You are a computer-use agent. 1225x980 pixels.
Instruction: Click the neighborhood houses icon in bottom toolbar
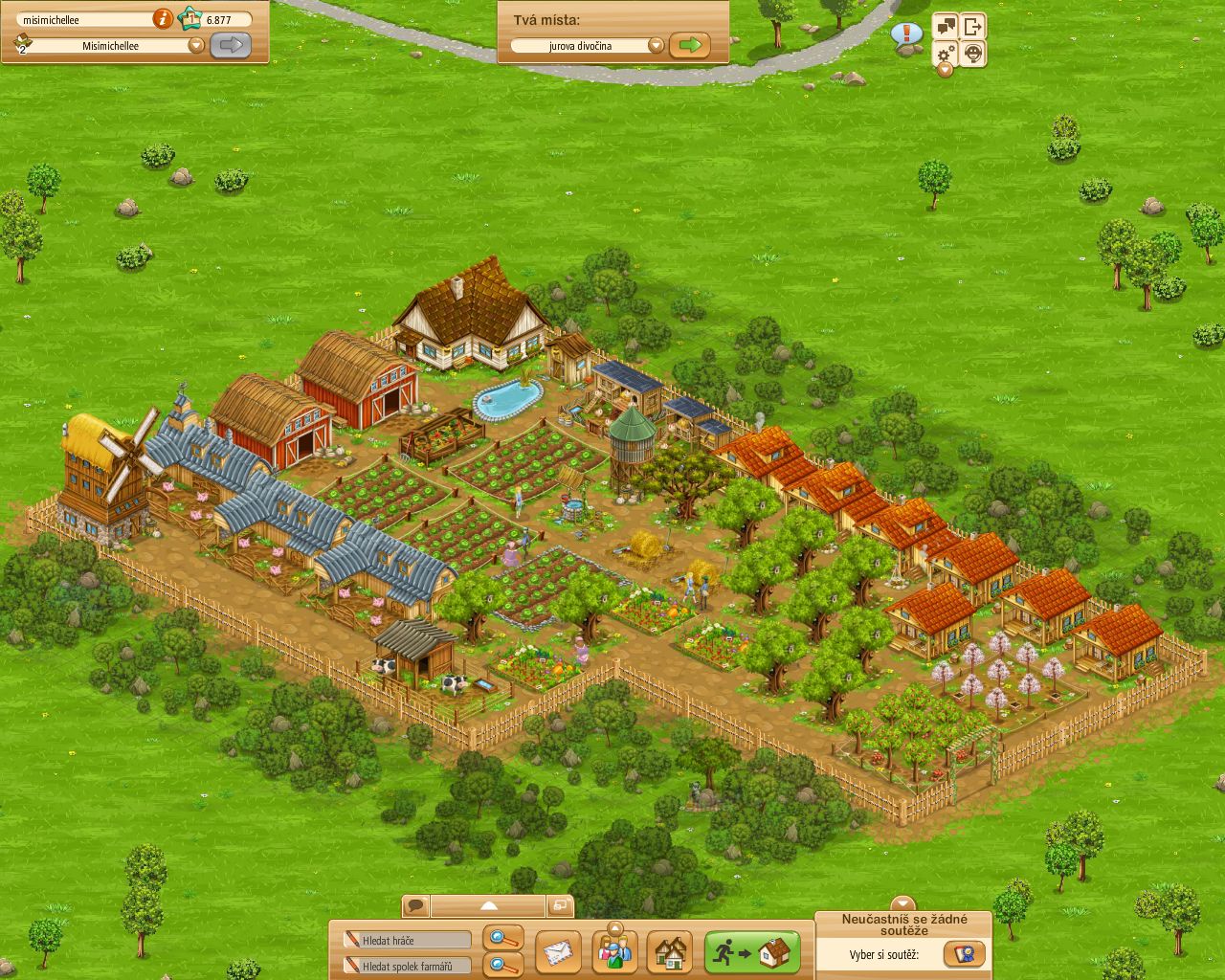673,952
